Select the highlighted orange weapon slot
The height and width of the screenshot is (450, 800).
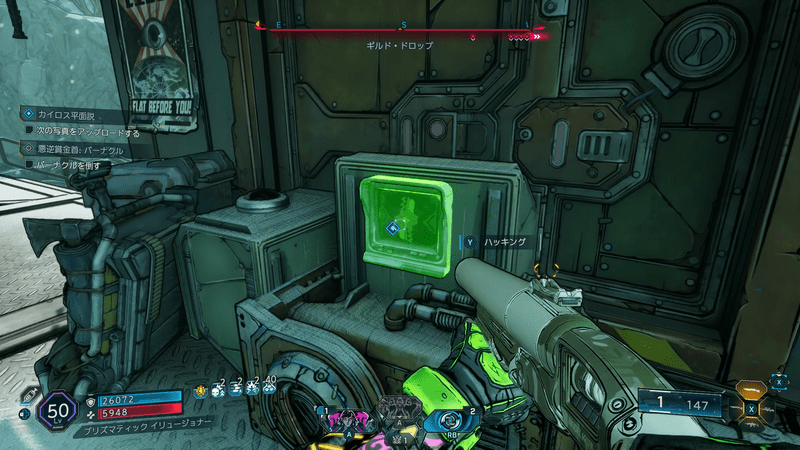(x=751, y=390)
